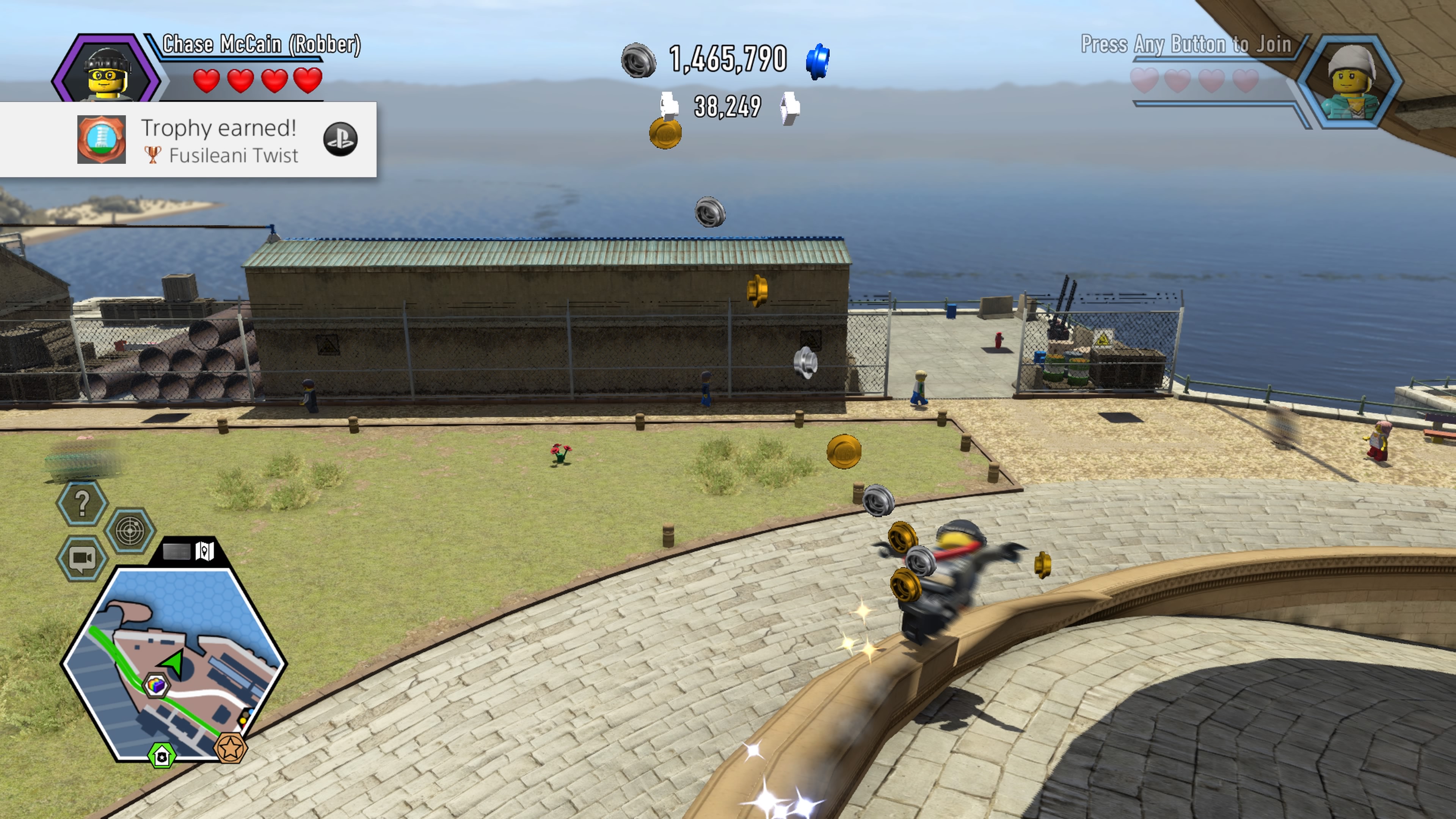The image size is (1456, 819).
Task: Select the rainbow brick marker on minimap
Action: 155,686
